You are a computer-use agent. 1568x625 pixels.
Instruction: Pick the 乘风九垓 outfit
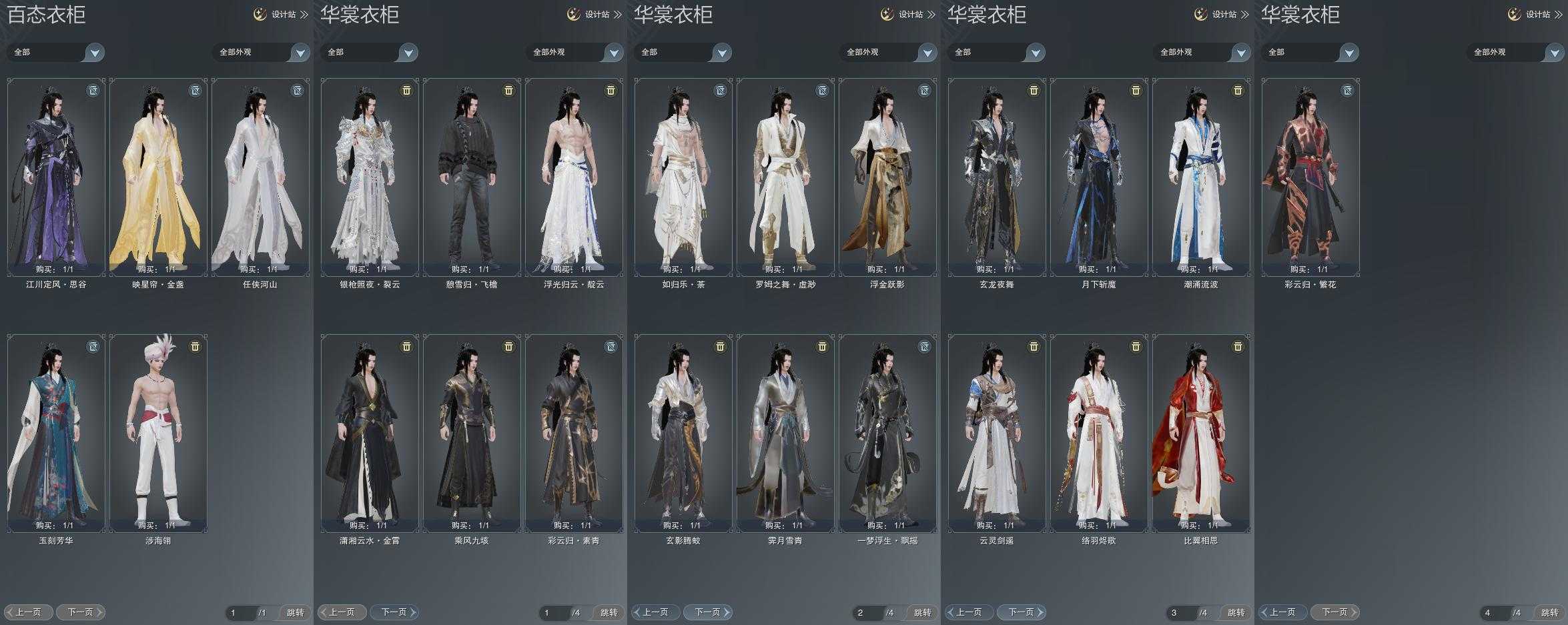[472, 433]
